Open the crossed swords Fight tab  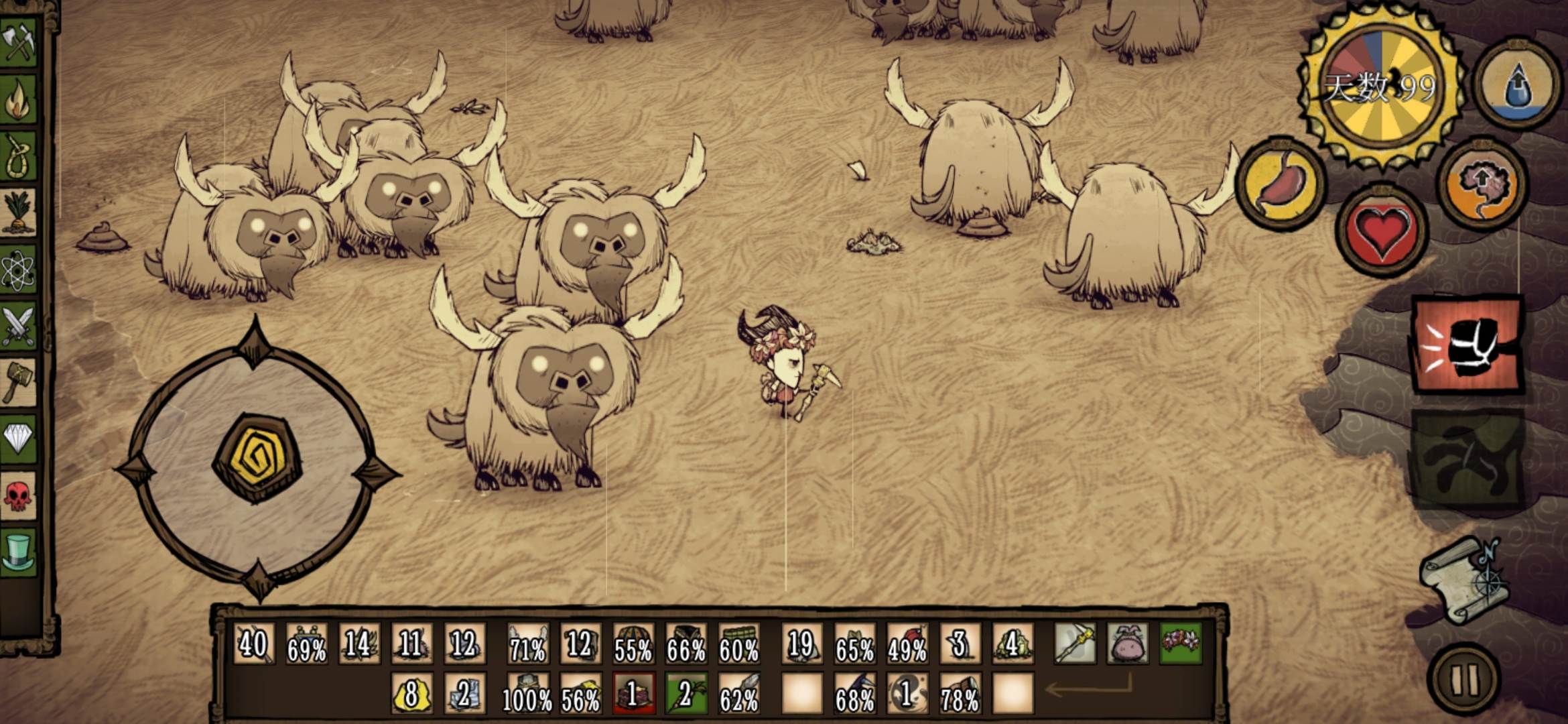tap(19, 326)
